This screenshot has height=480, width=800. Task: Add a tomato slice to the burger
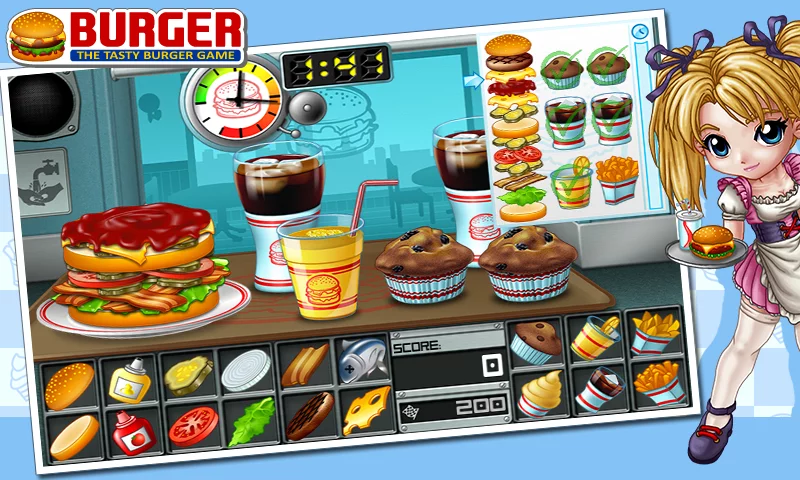point(190,426)
